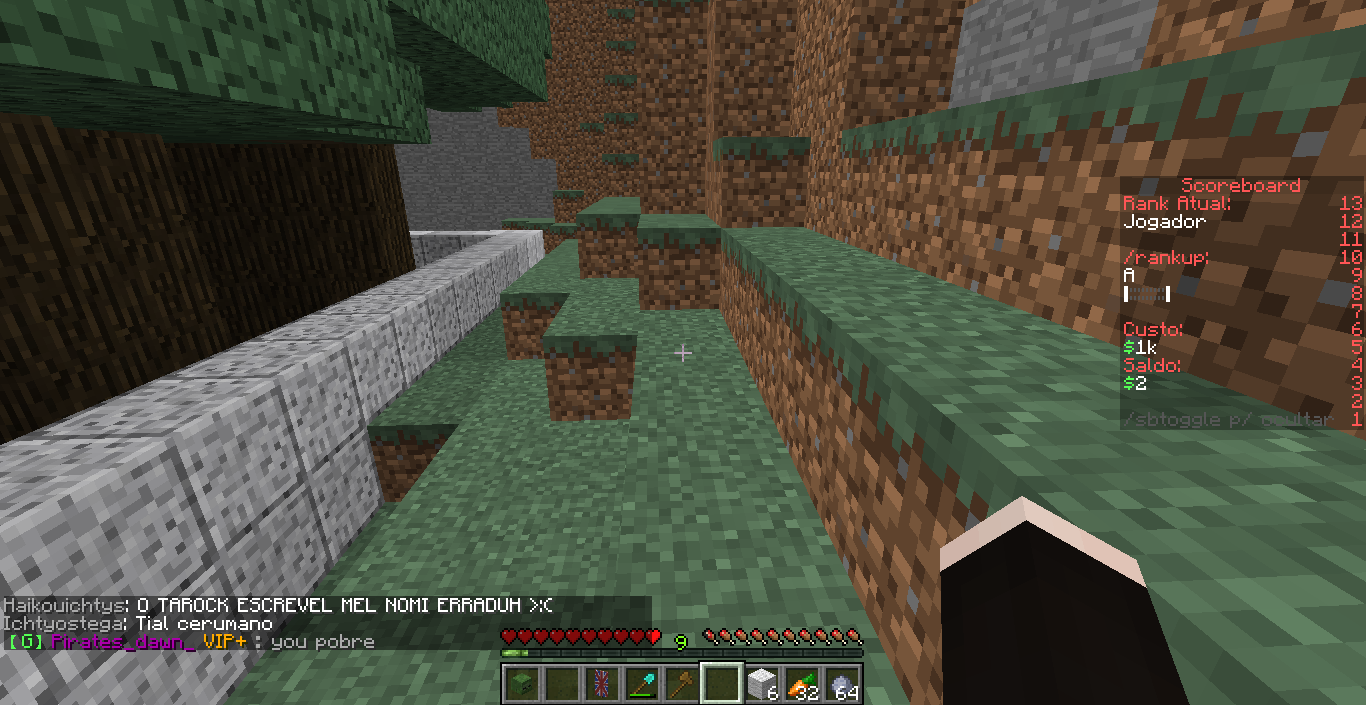
Task: Select the Union Jack banner slot
Action: [601, 684]
